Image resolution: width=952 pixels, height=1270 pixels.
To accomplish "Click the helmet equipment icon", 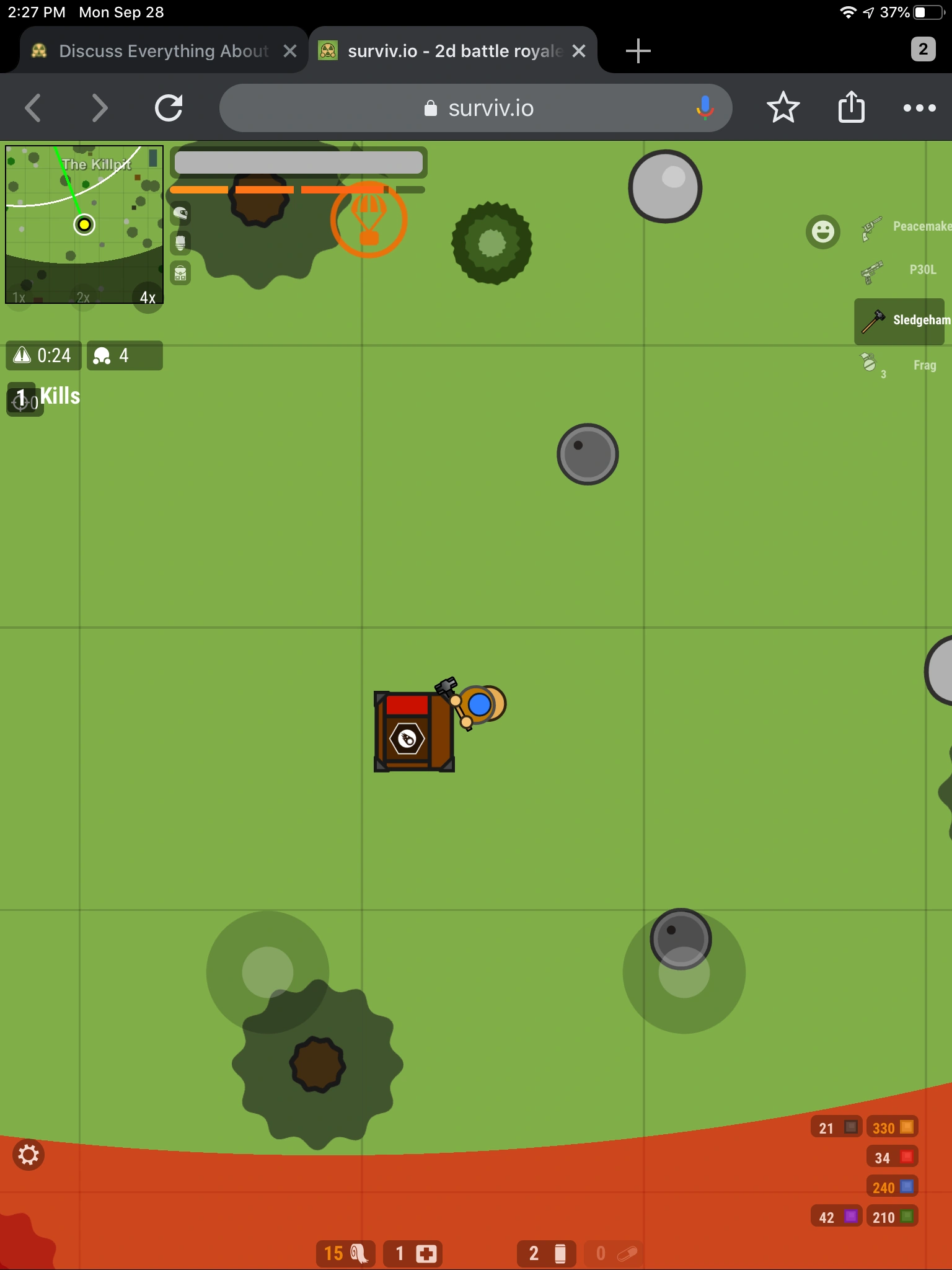I will 180,213.
